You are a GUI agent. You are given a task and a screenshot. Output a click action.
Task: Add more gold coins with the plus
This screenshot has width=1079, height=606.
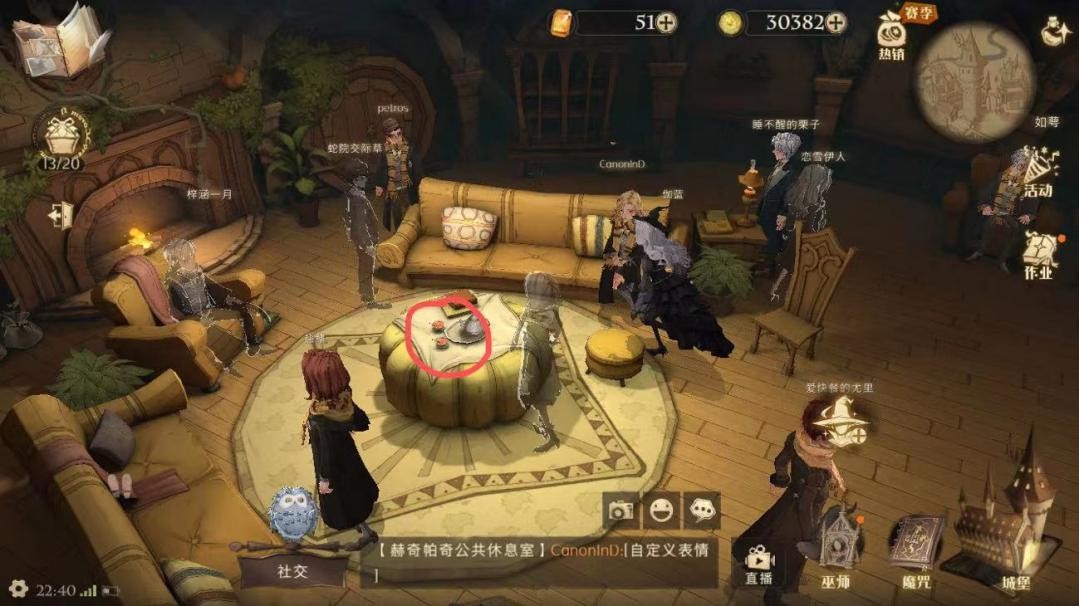tap(835, 22)
